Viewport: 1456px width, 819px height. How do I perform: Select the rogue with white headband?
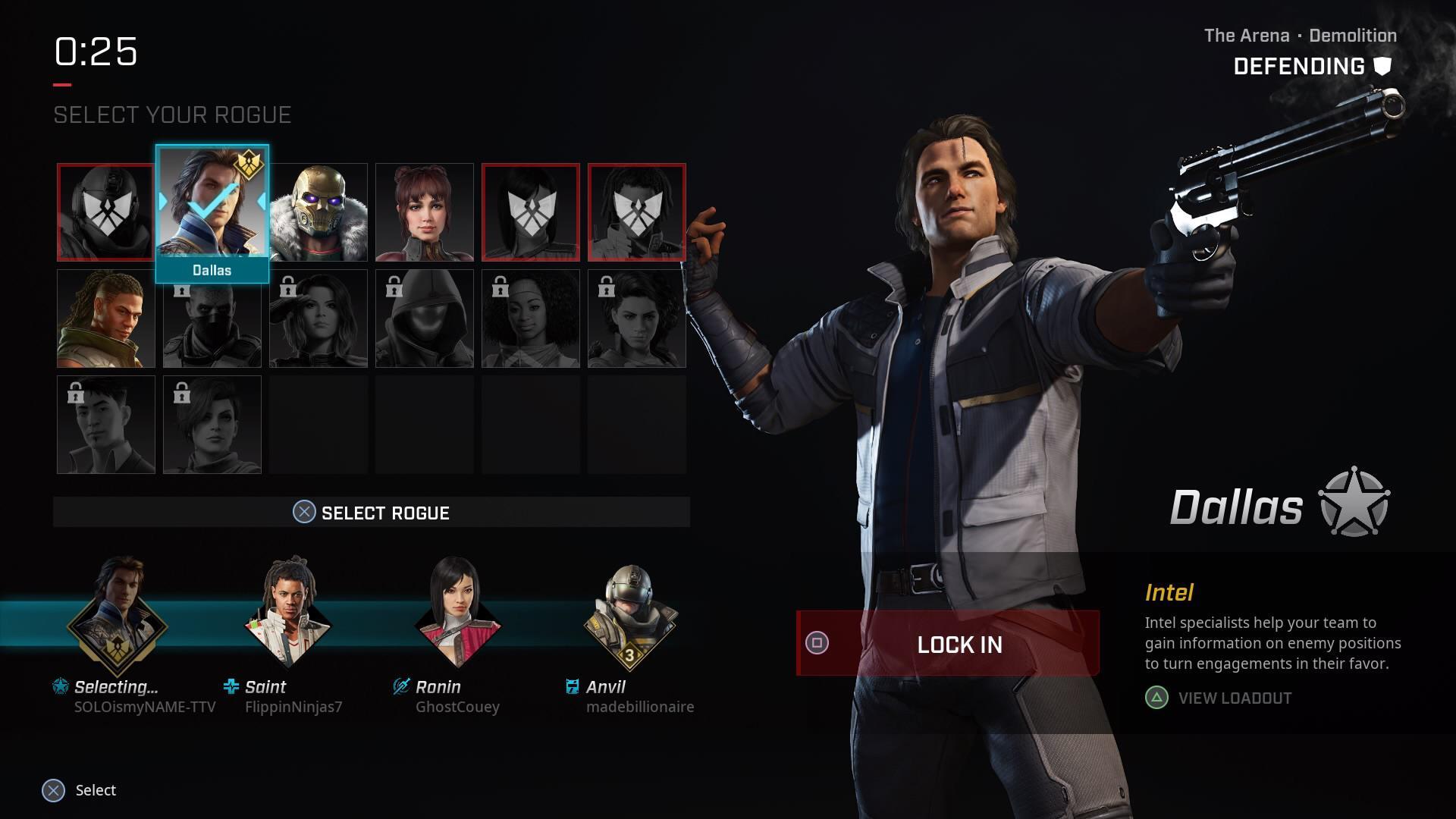click(530, 318)
